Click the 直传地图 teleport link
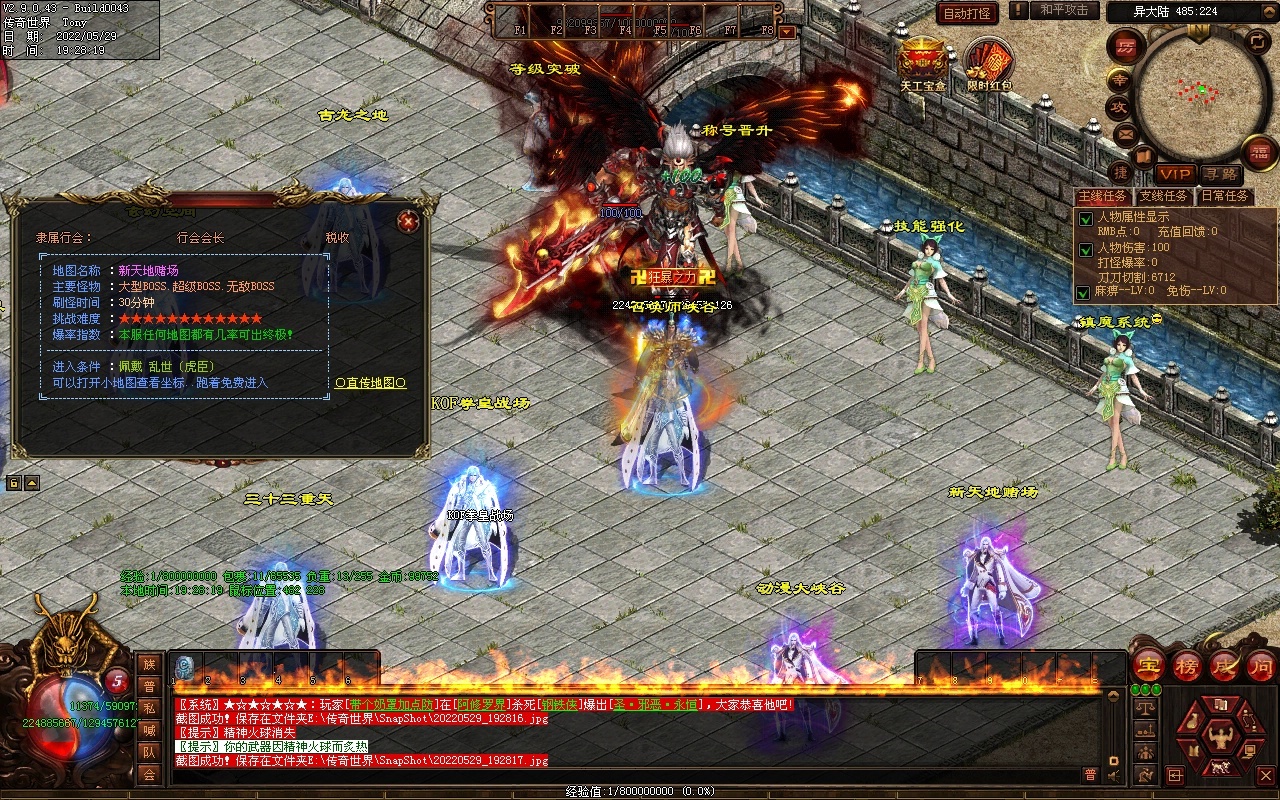The image size is (1280, 800). 371,383
